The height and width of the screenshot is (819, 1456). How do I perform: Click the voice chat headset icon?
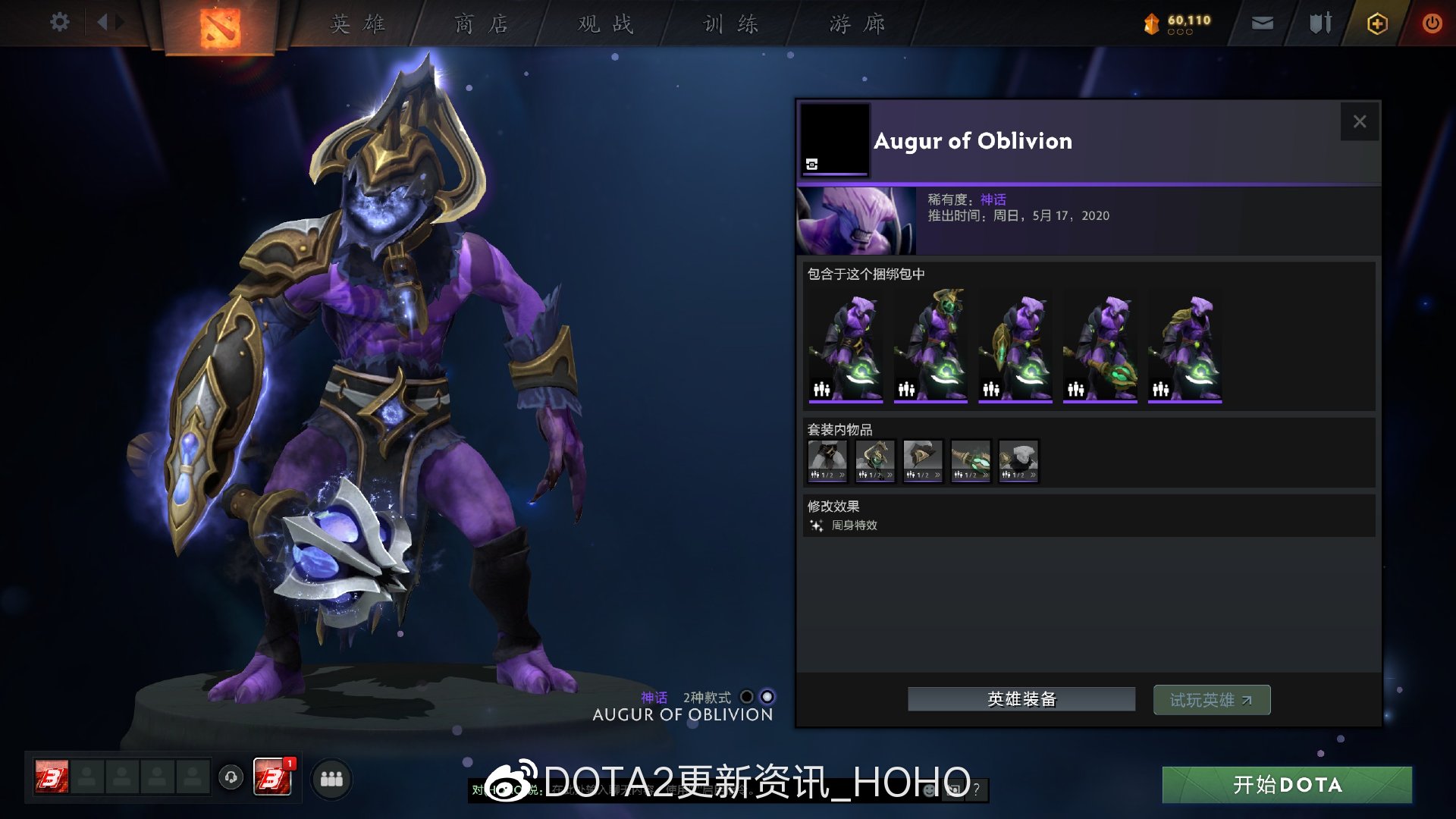coord(230,778)
